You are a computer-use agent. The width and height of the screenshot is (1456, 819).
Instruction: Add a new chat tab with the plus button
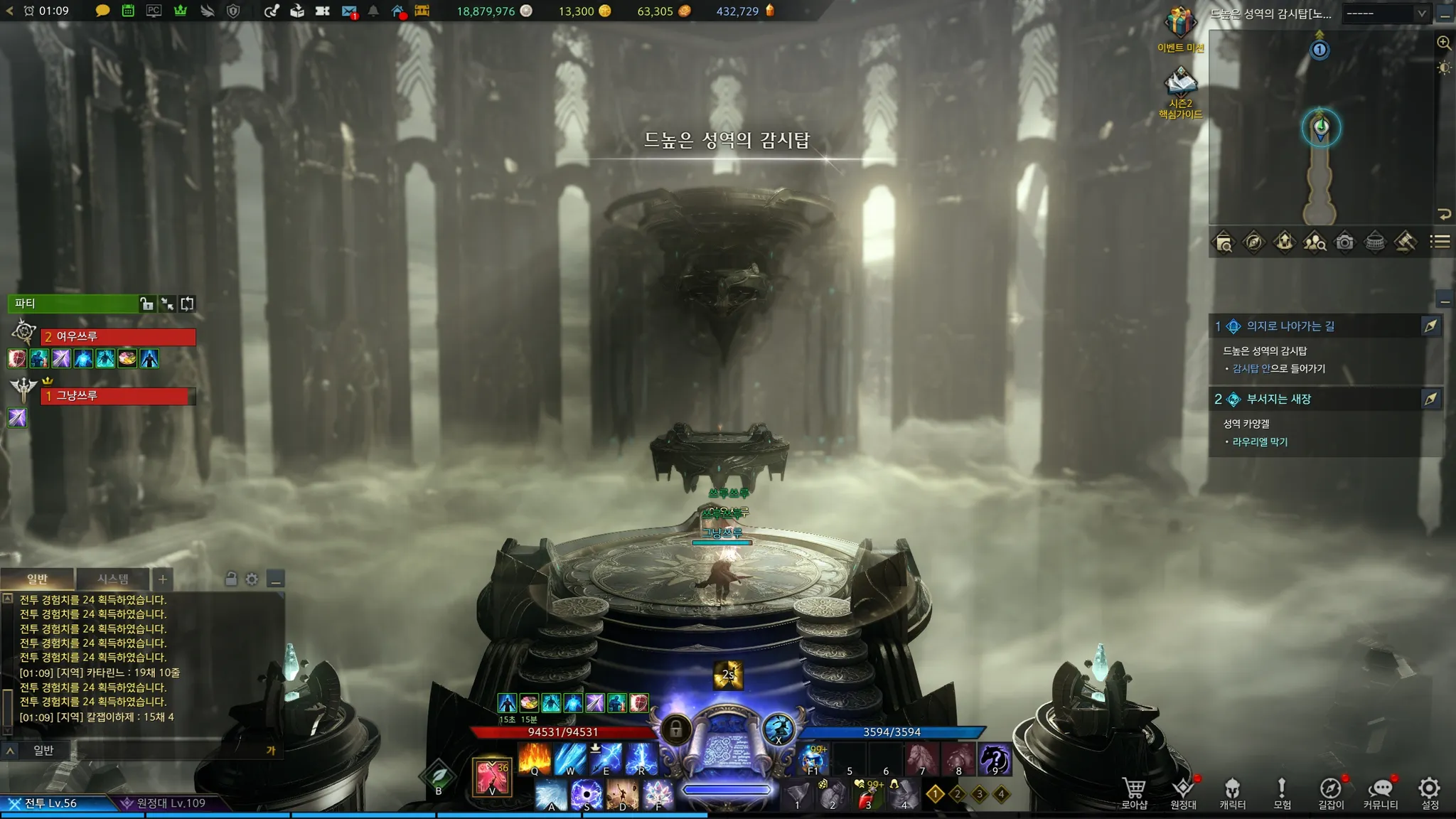[163, 579]
